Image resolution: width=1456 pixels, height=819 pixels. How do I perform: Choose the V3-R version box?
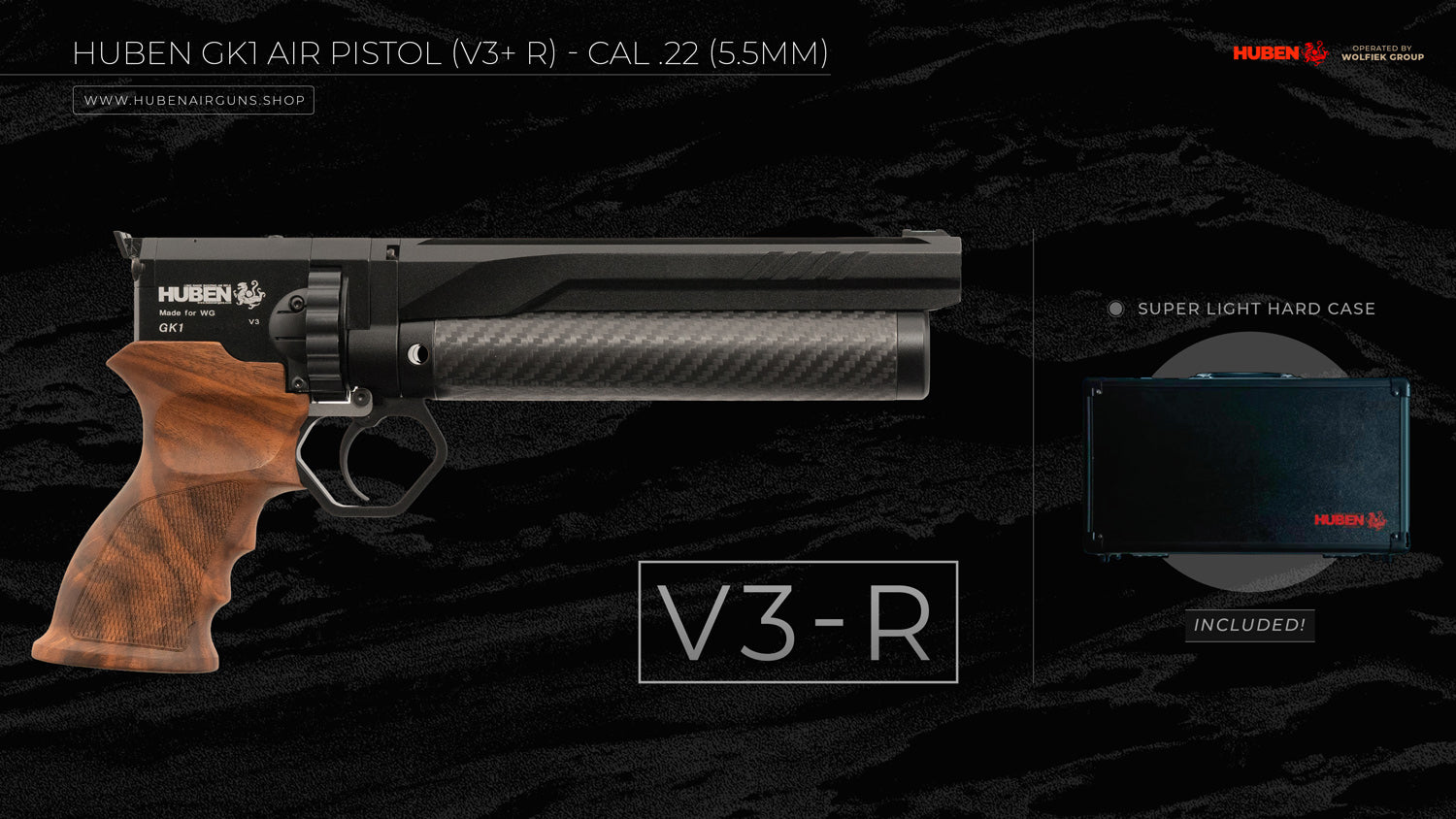798,622
